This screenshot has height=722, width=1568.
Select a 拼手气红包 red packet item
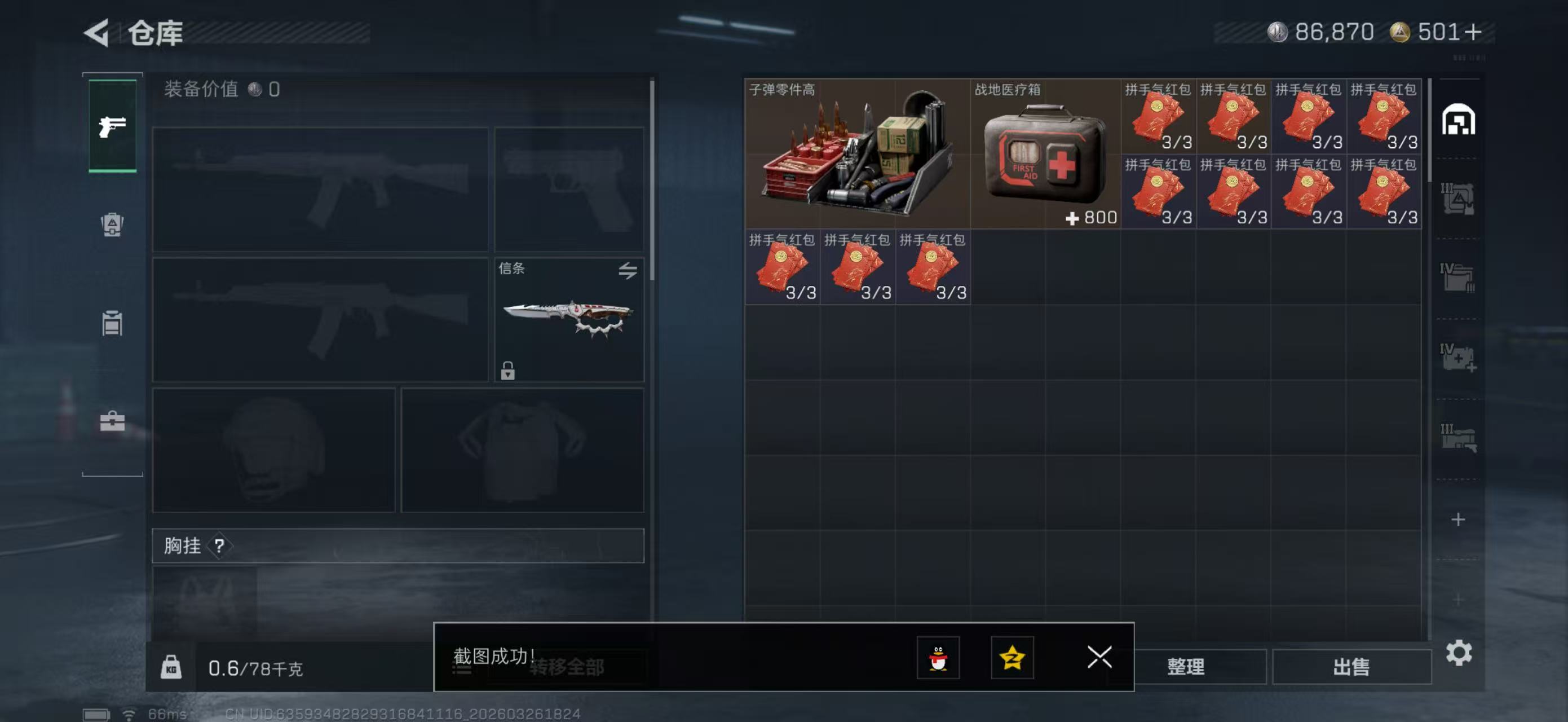[1158, 116]
